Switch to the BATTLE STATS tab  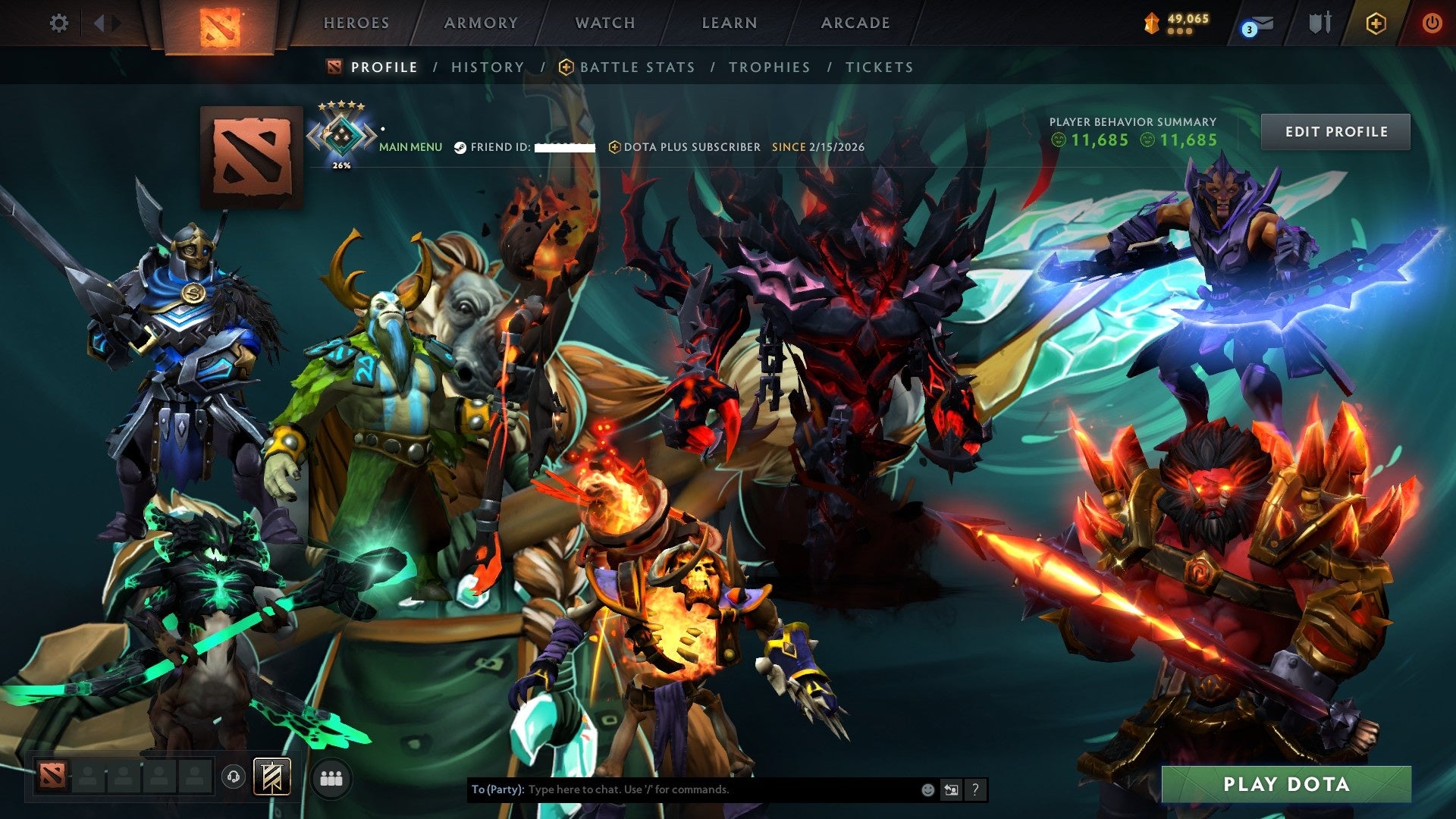point(635,67)
